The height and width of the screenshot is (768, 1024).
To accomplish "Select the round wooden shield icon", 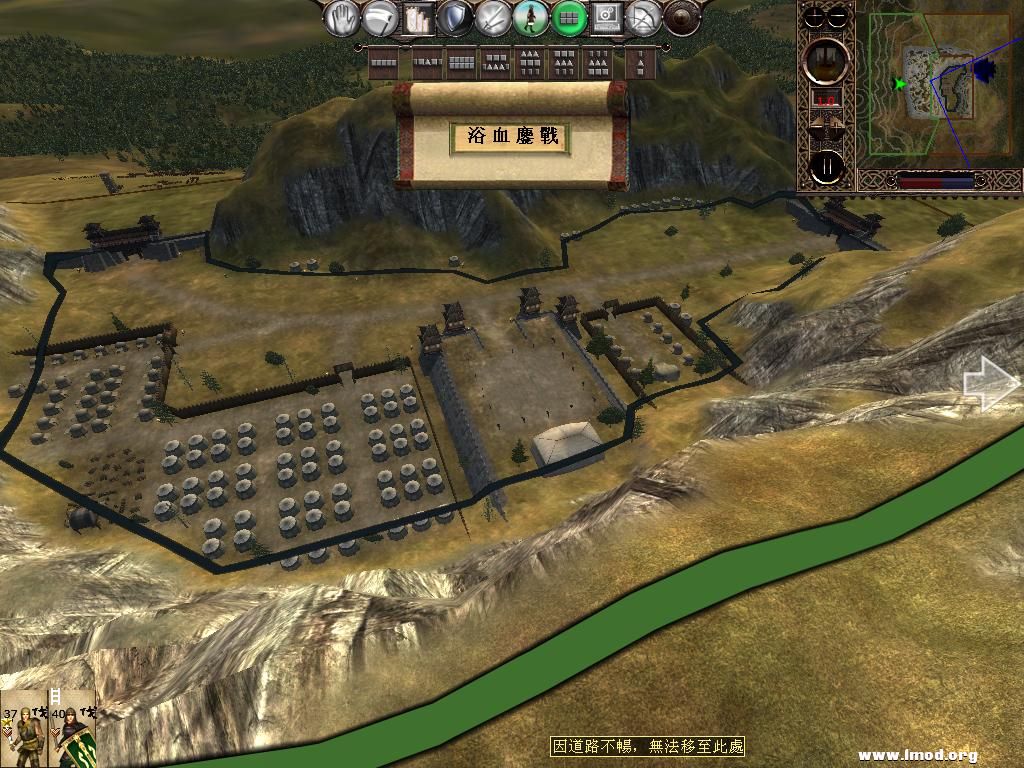I will coord(681,18).
